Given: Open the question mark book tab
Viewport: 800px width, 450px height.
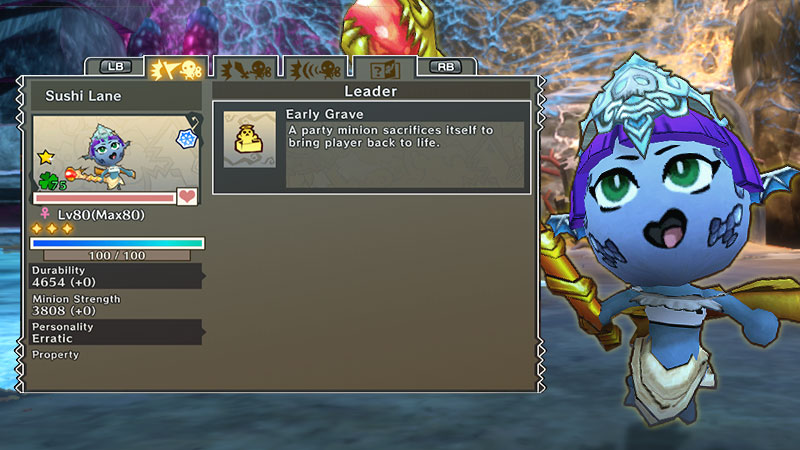Looking at the screenshot, I should 385,68.
